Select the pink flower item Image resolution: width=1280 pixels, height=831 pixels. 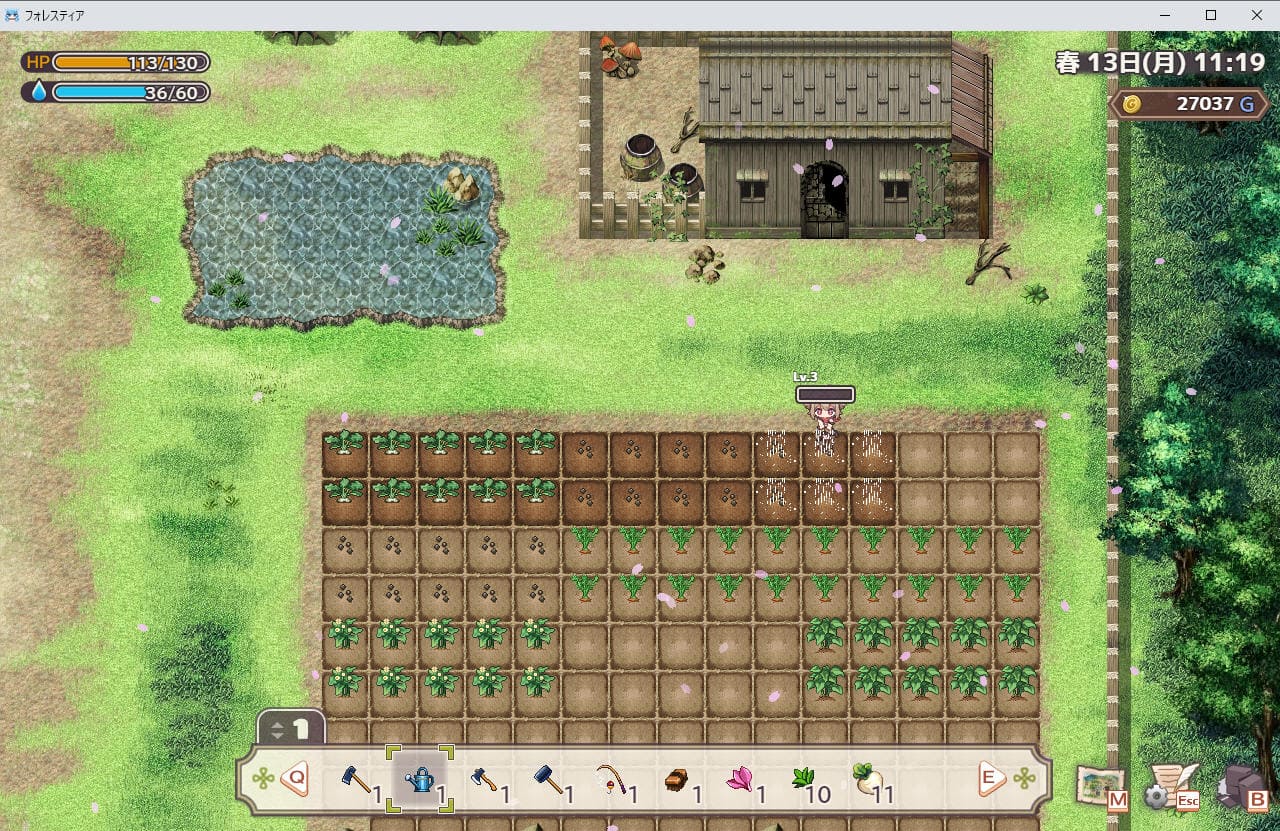coord(739,779)
